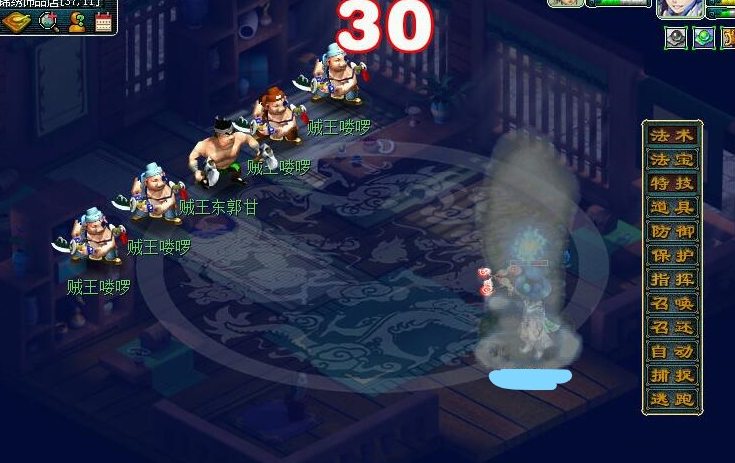
Task: Click the player character portrait
Action: point(680,9)
